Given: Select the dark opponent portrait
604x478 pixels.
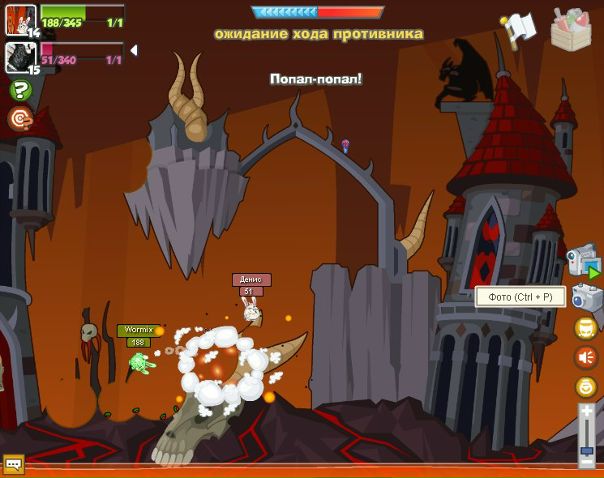Looking at the screenshot, I should coord(19,56).
